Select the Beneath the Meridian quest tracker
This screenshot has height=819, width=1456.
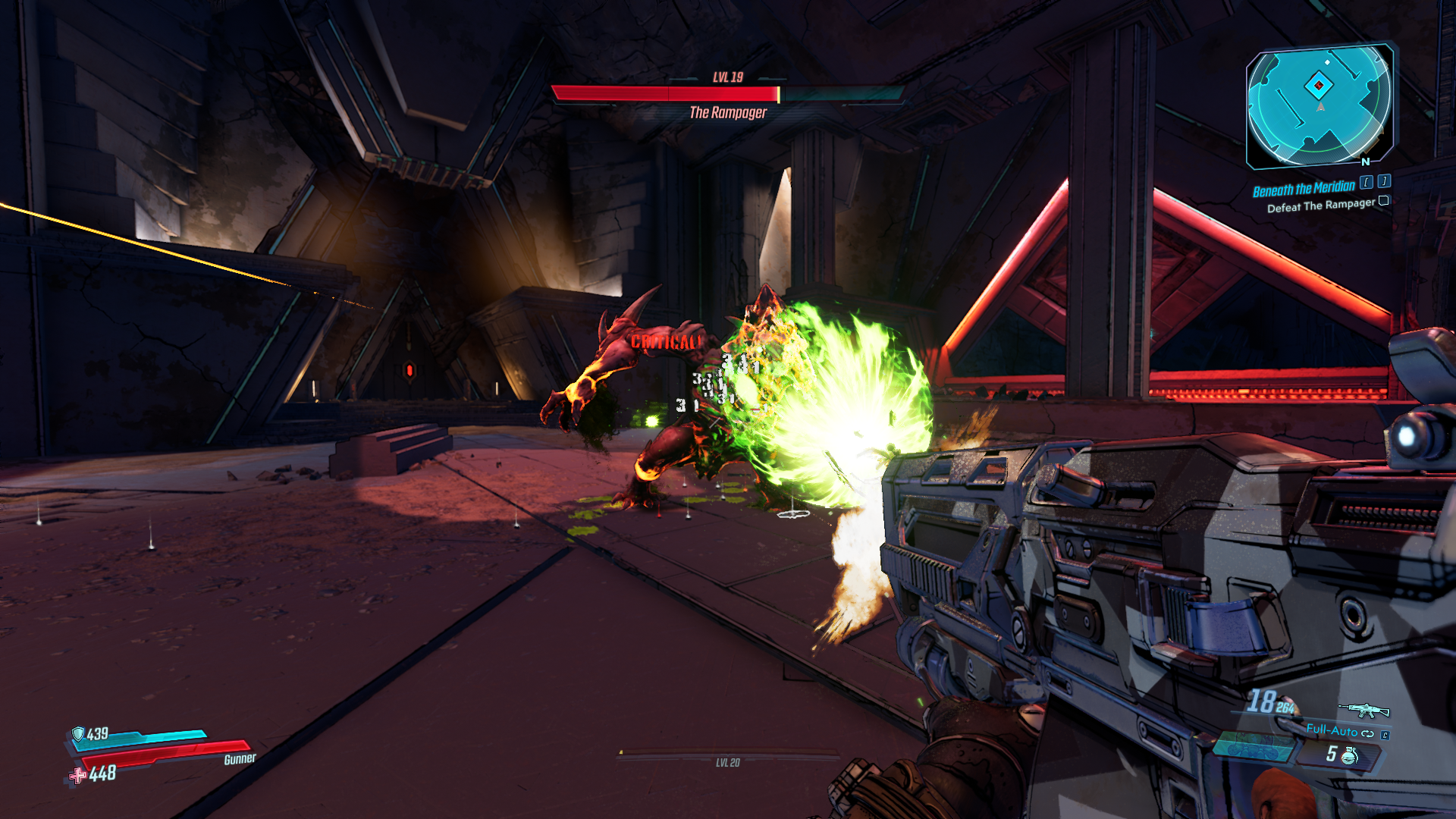1303,188
